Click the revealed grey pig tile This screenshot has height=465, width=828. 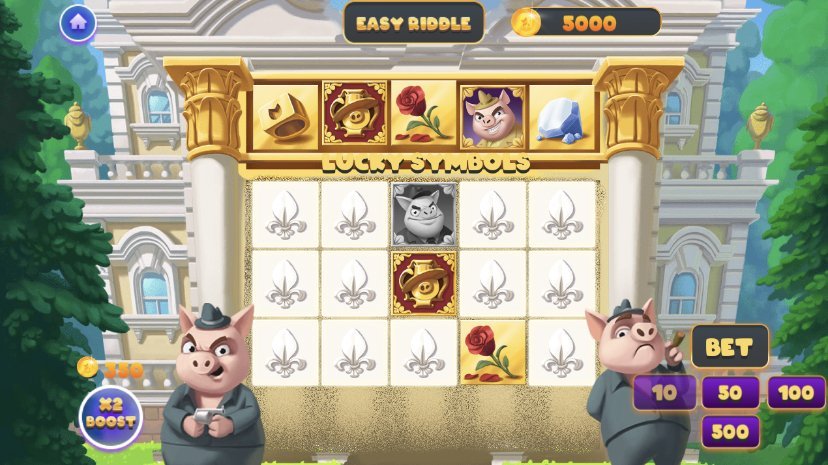pos(423,214)
